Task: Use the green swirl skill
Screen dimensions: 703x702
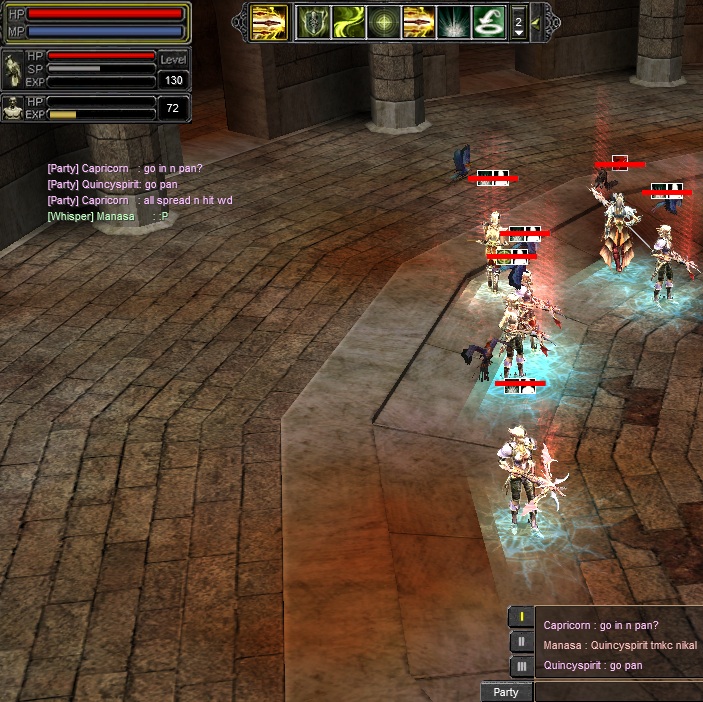Action: coord(348,22)
